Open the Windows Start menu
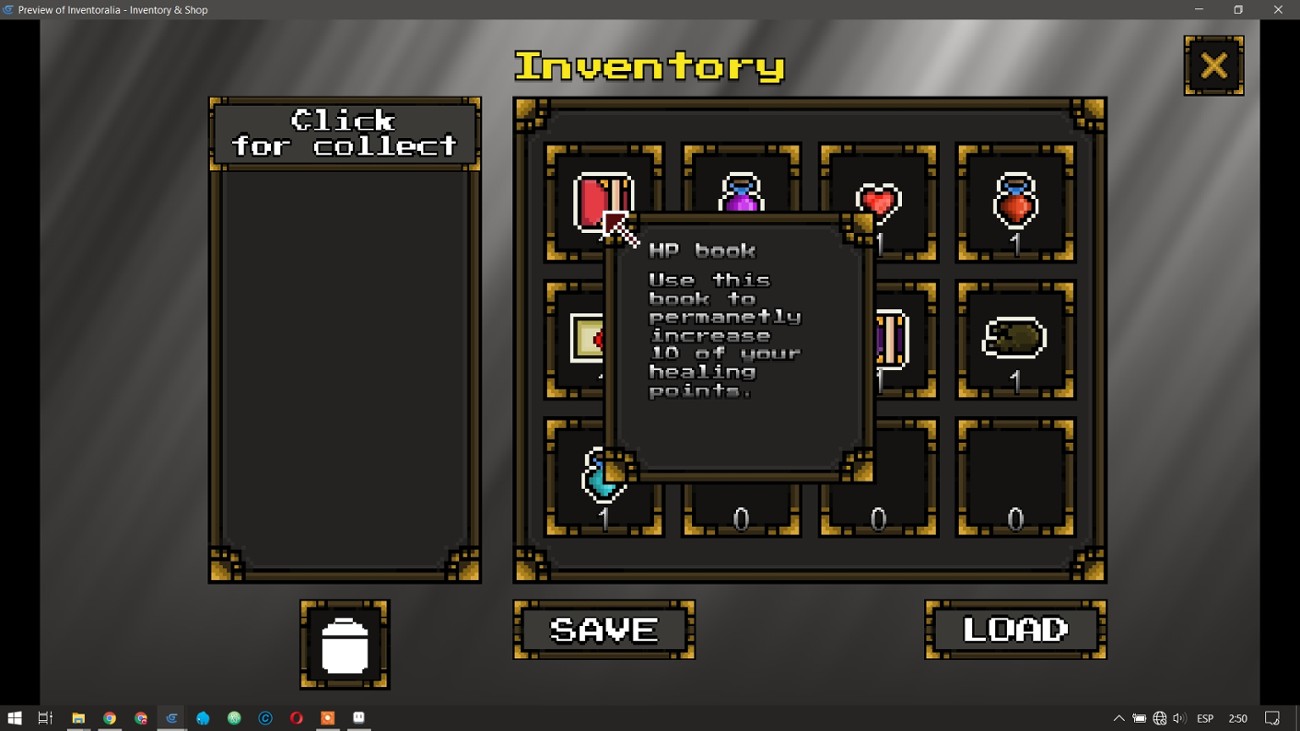 point(15,717)
